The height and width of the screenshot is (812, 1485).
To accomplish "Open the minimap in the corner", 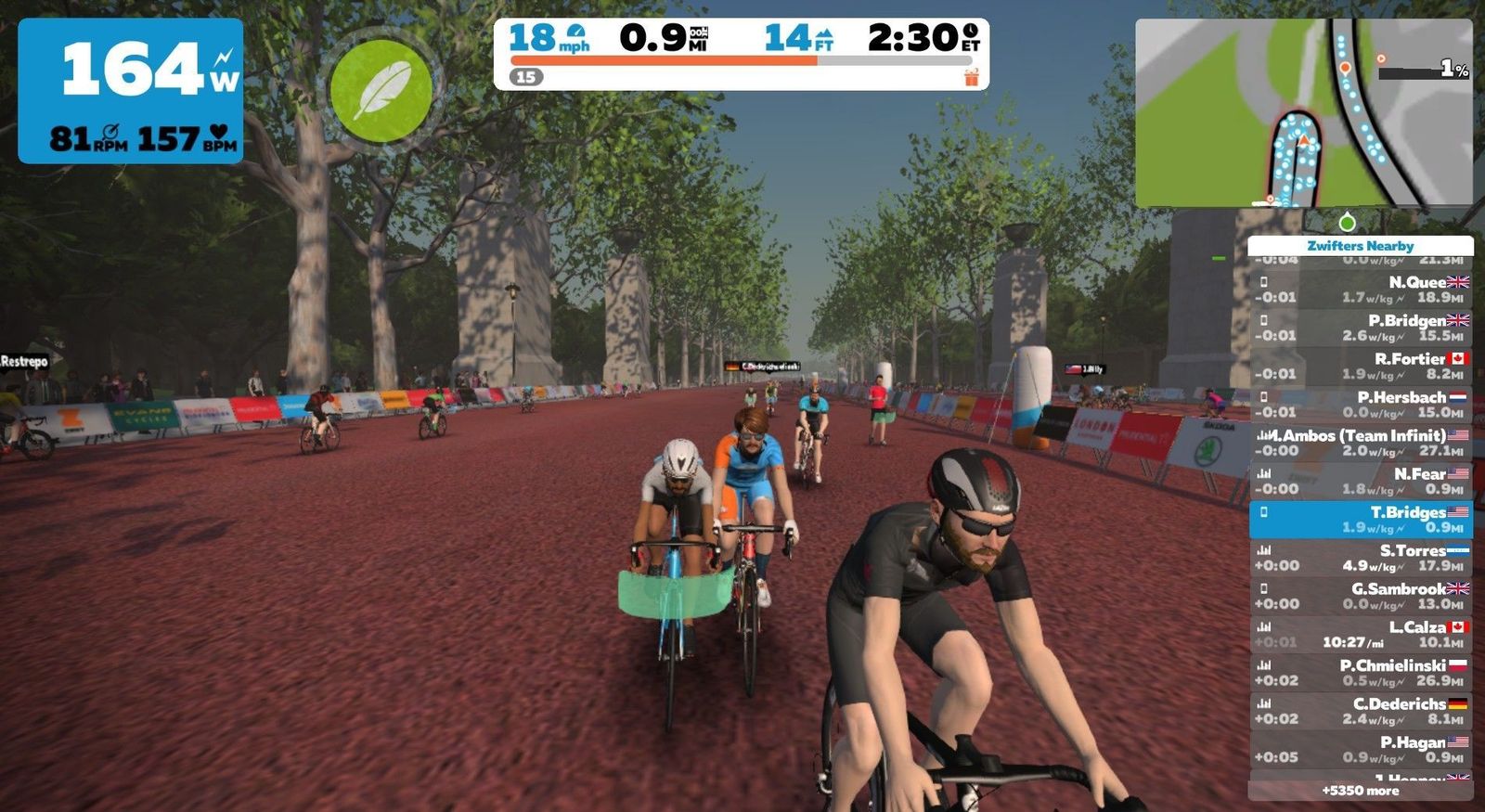I will click(1303, 112).
